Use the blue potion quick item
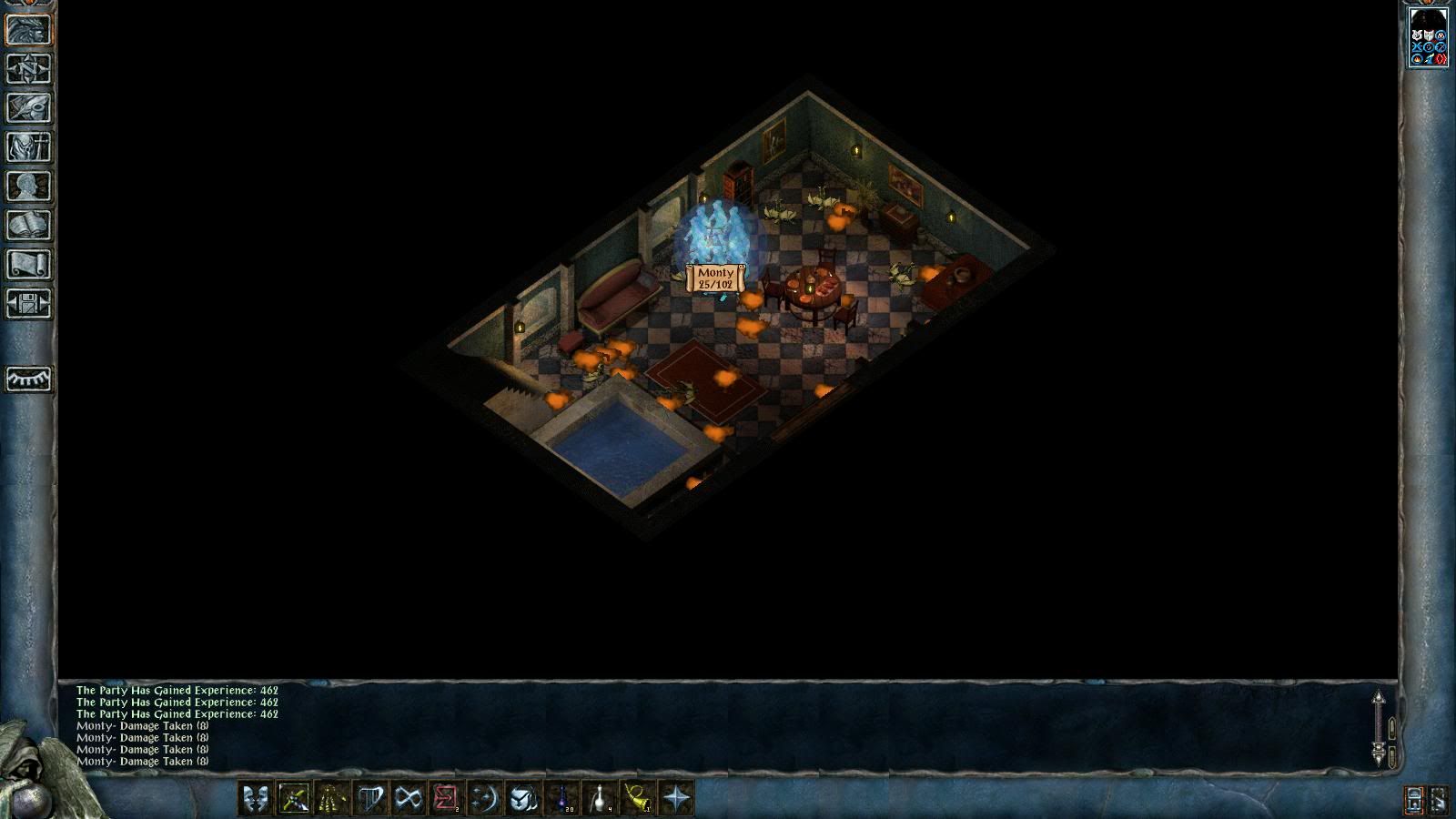Screen dimensions: 1456x819 click(561, 798)
